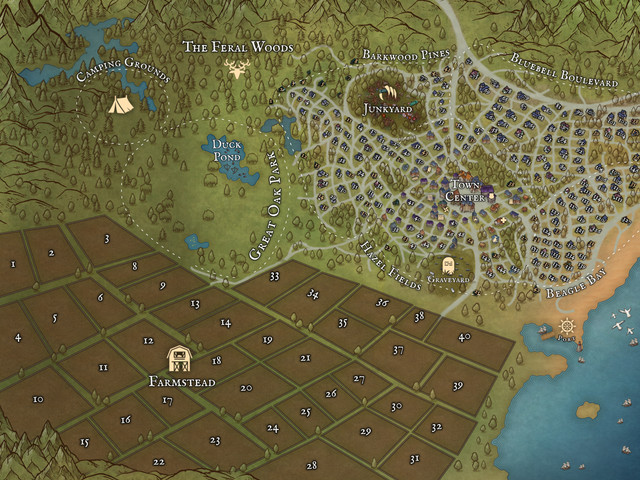The image size is (640, 480).
Task: Choose the Feral Woods deer head marker
Action: tap(239, 69)
